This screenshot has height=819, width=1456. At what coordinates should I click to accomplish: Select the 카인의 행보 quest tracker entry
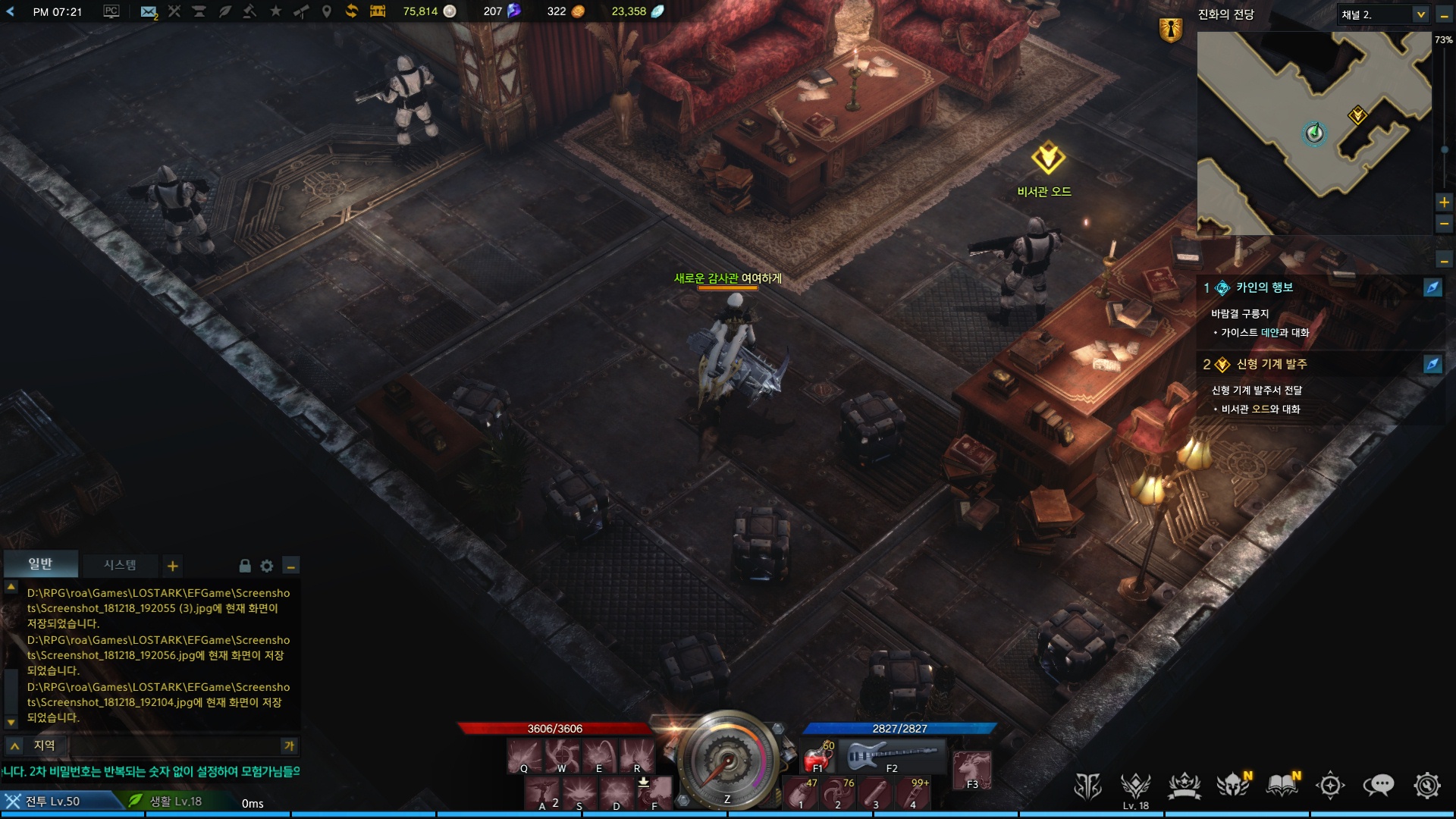click(1264, 287)
